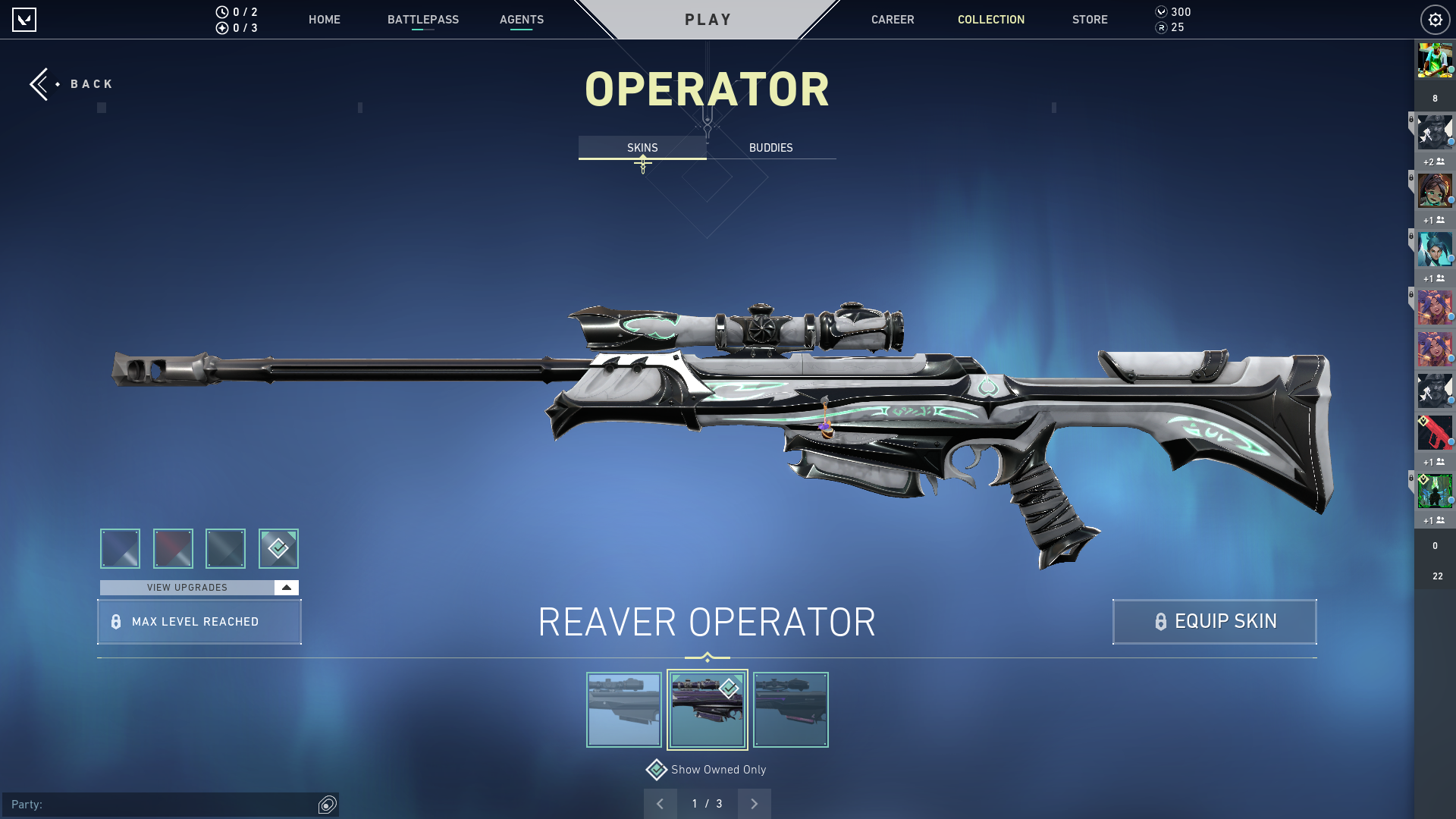Click the MAX LEVEL REACHED button

coord(199,622)
